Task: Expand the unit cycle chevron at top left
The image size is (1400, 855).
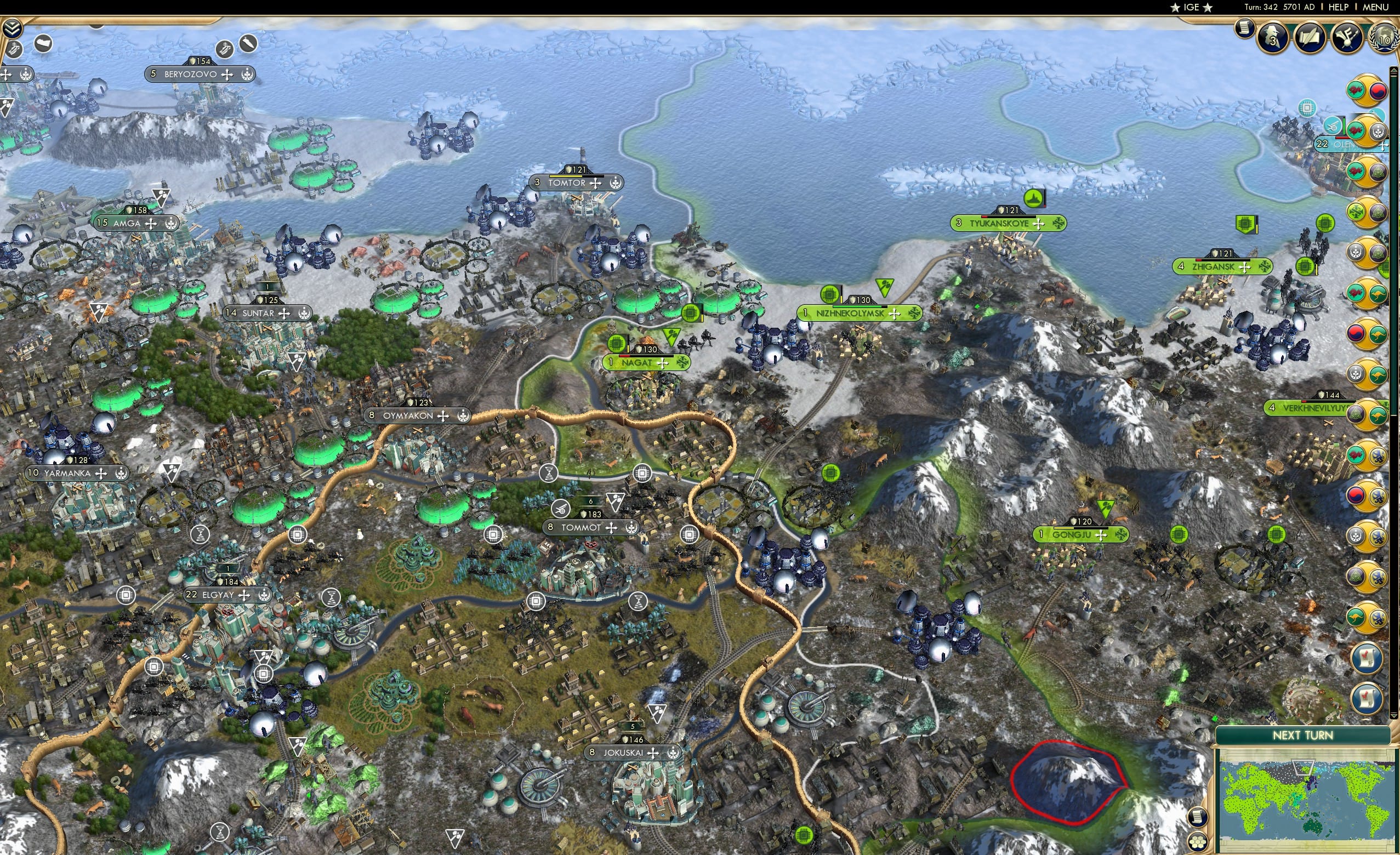Action: click(12, 29)
